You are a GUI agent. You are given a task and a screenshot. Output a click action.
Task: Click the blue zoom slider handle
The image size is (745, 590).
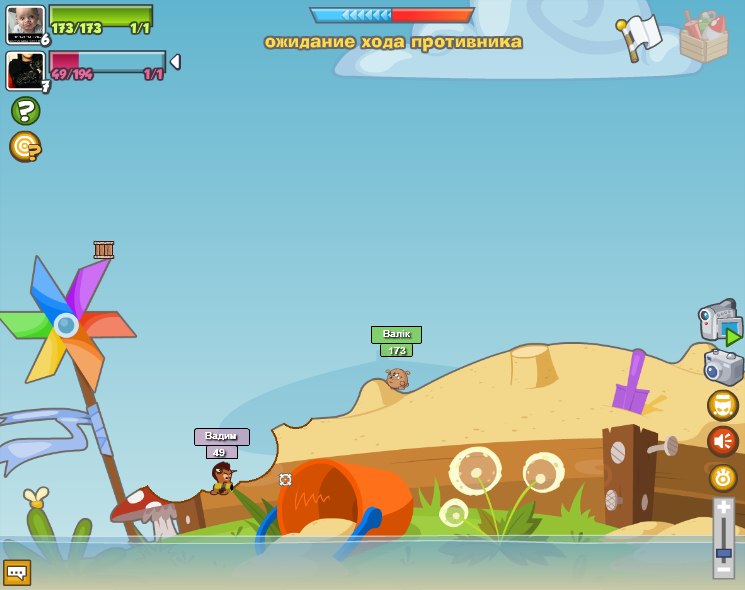(723, 552)
